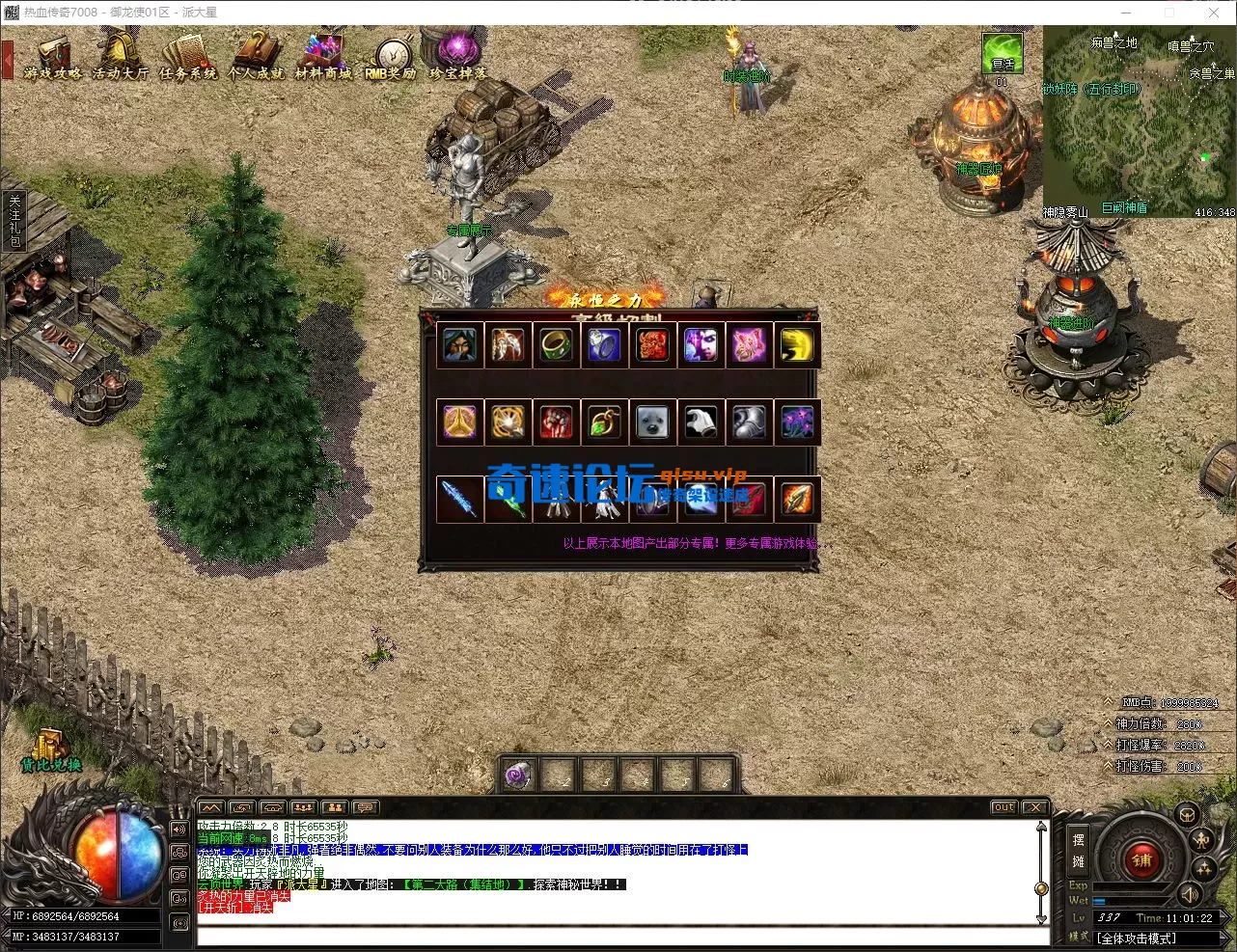
Task: Open the 活动大厅 activity hall
Action: click(121, 58)
